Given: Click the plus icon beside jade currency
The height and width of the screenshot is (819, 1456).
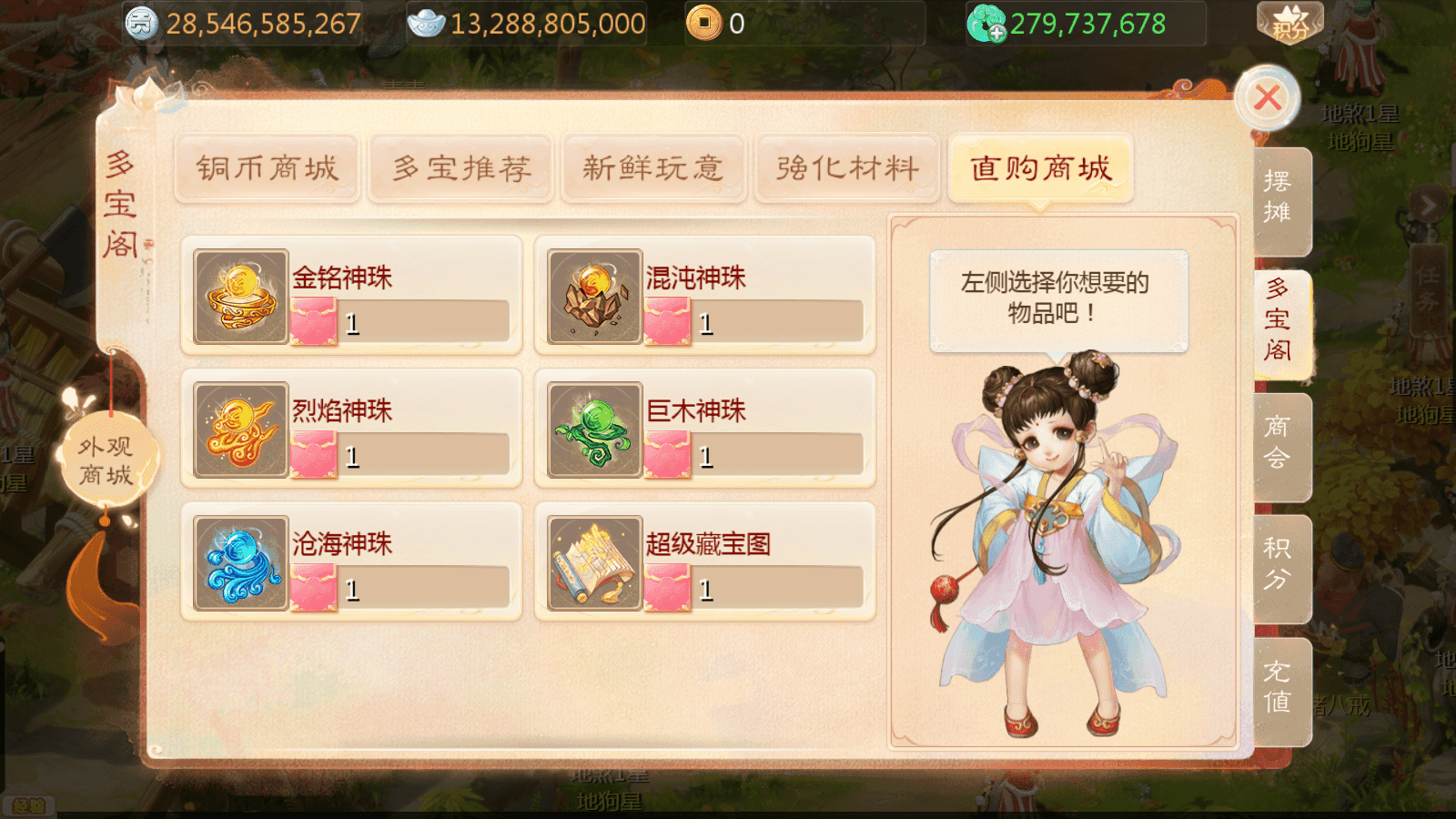Looking at the screenshot, I should pyautogui.click(x=998, y=35).
